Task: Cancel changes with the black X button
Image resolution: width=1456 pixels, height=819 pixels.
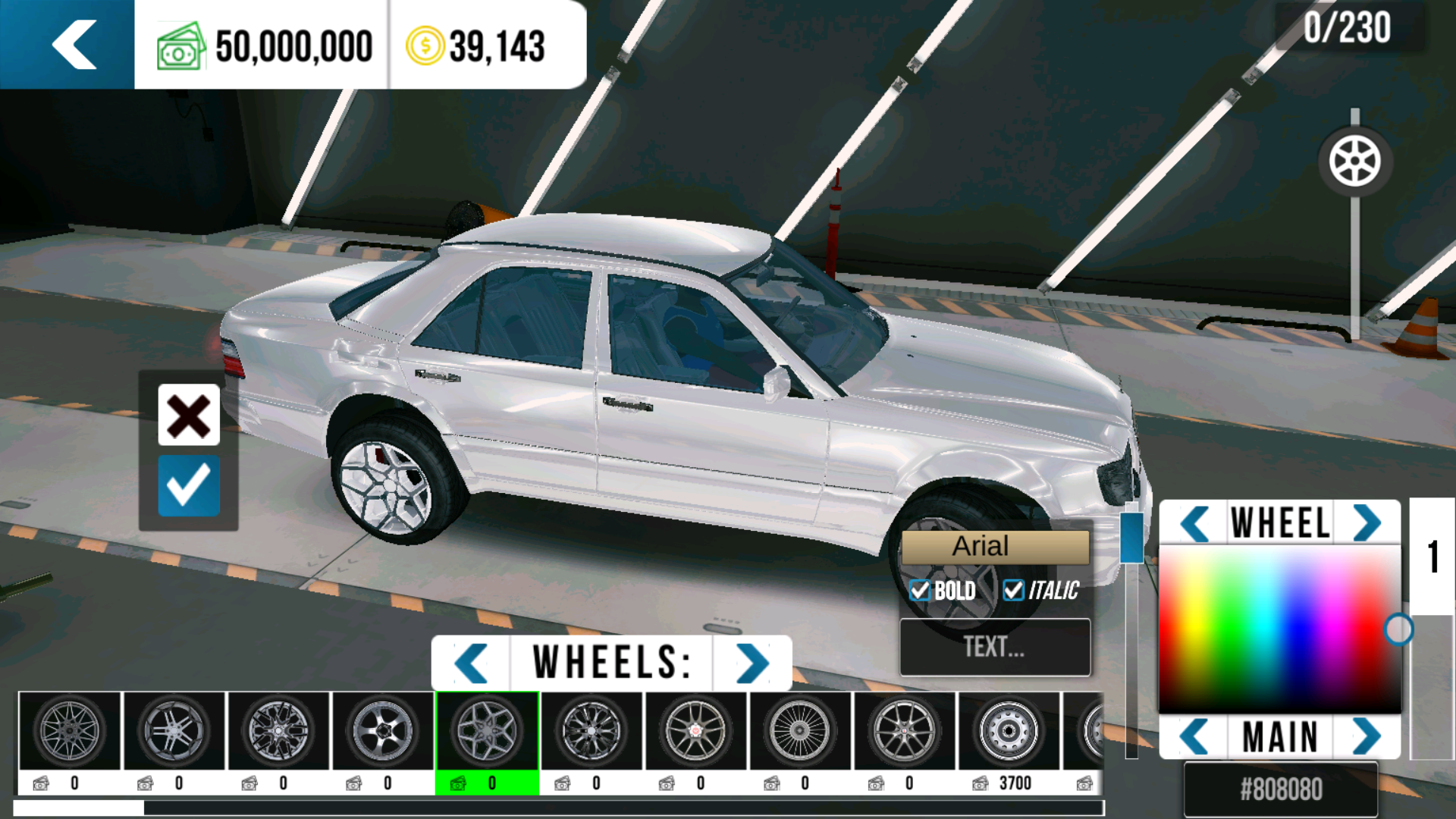Action: (189, 415)
